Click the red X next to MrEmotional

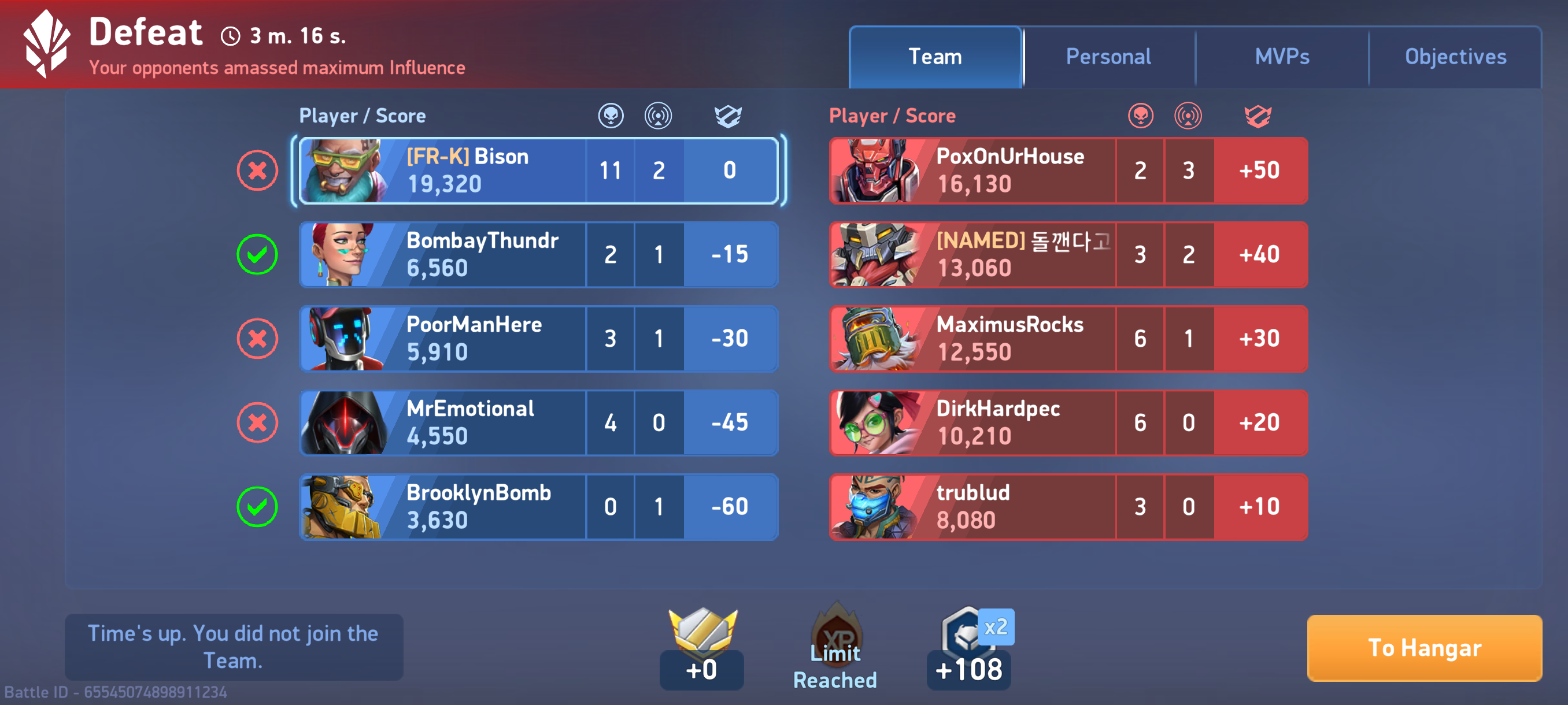tap(257, 422)
